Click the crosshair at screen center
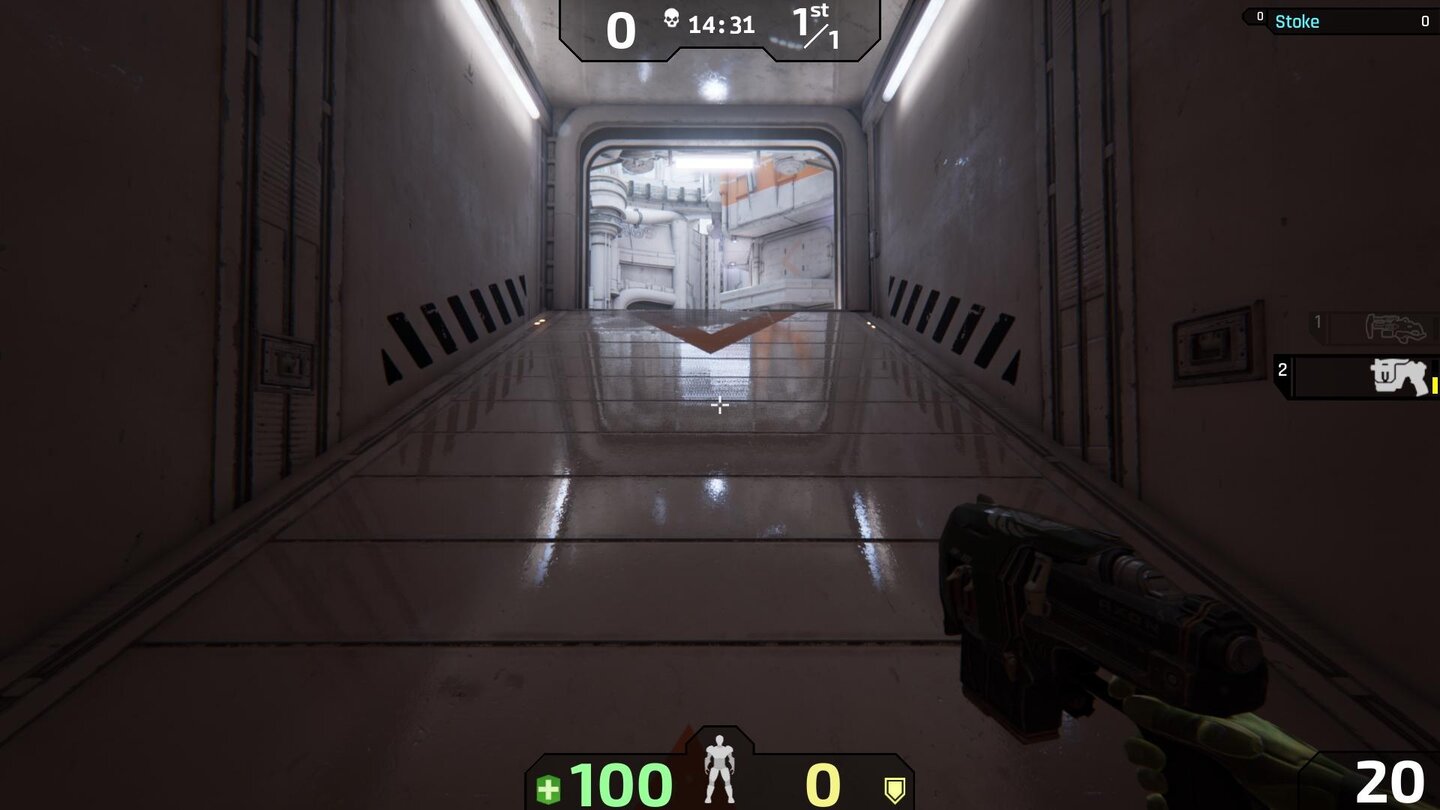 (x=720, y=406)
